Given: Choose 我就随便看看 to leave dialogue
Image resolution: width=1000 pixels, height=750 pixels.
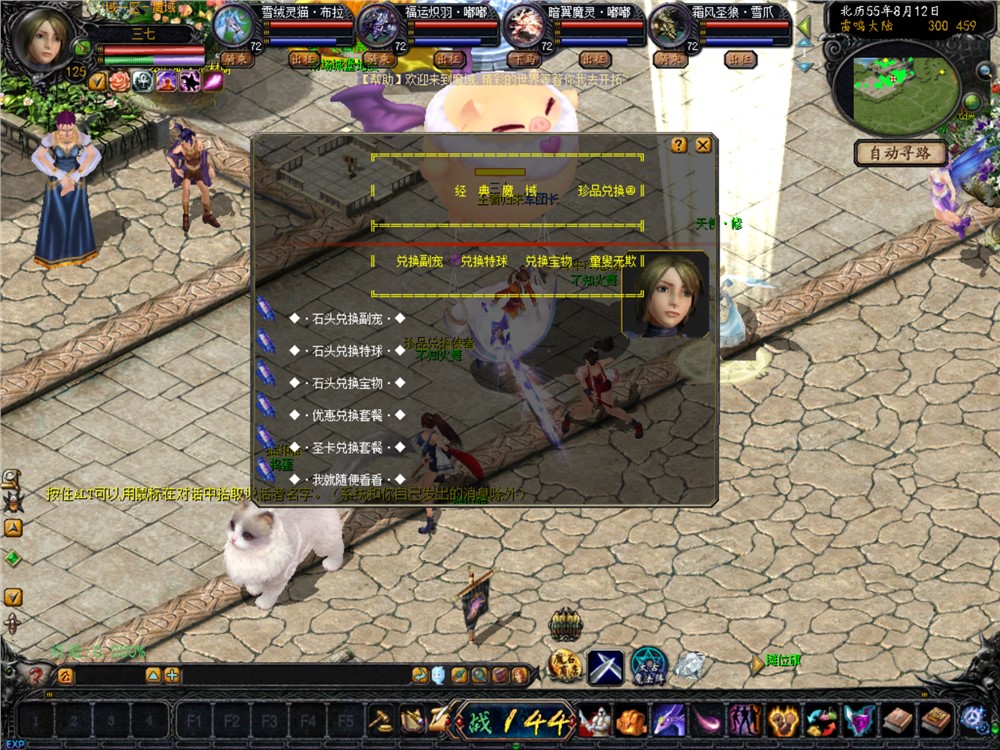Looking at the screenshot, I should pos(345,480).
